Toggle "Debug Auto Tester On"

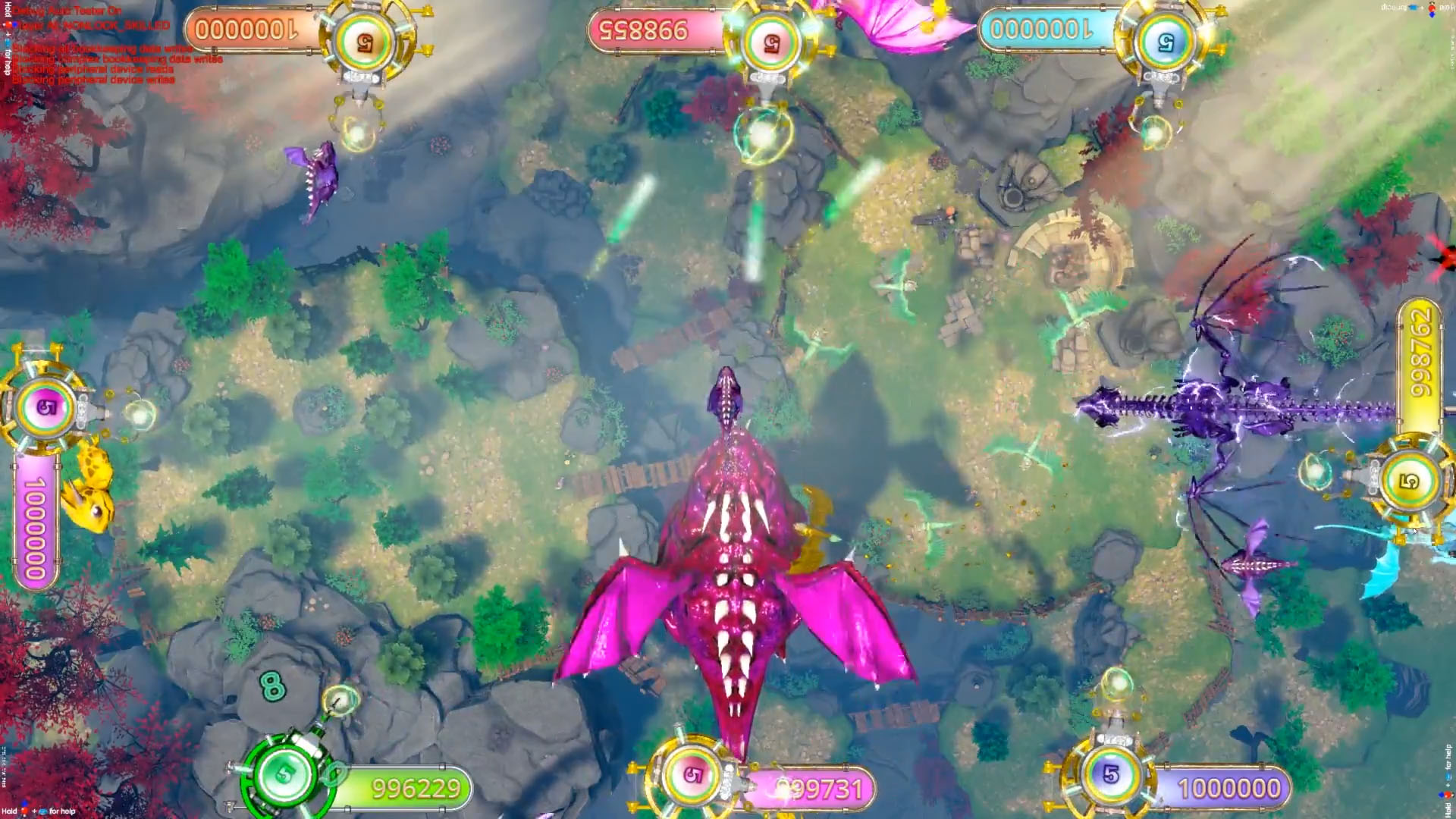(67, 11)
